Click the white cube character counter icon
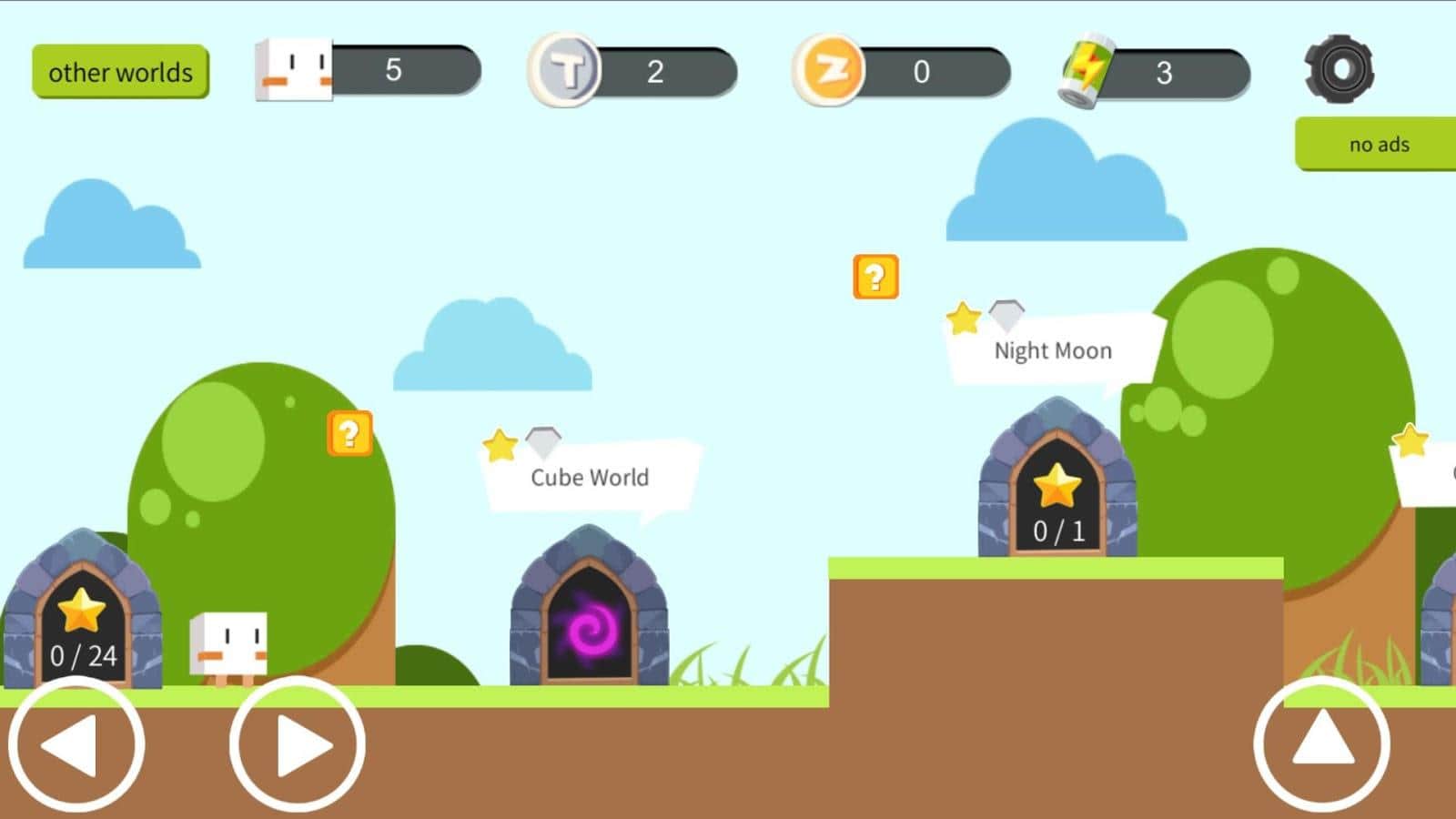This screenshot has width=1456, height=819. click(293, 69)
